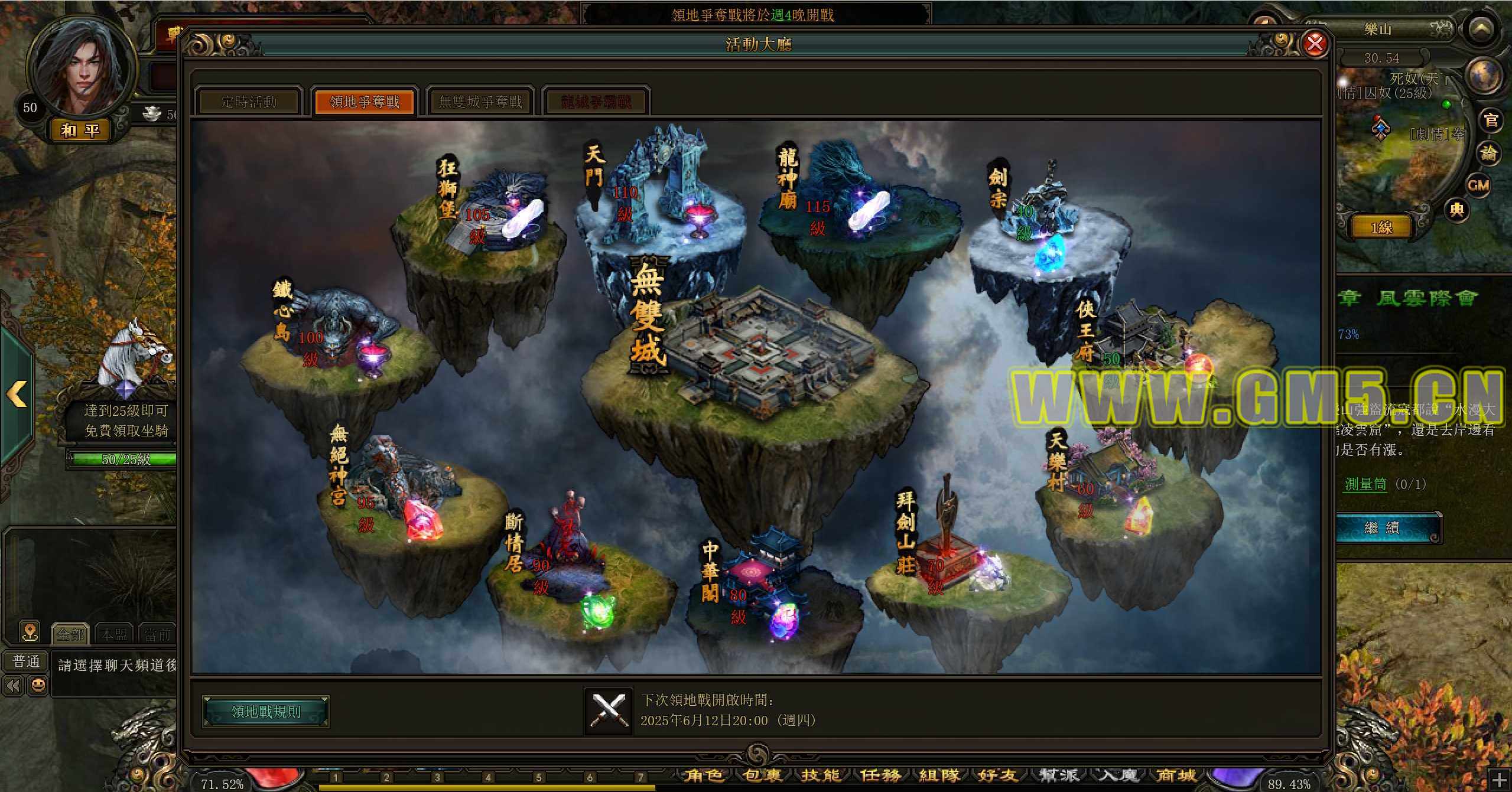Show the 技能 skills panel
The height and width of the screenshot is (792, 1512).
tap(821, 775)
